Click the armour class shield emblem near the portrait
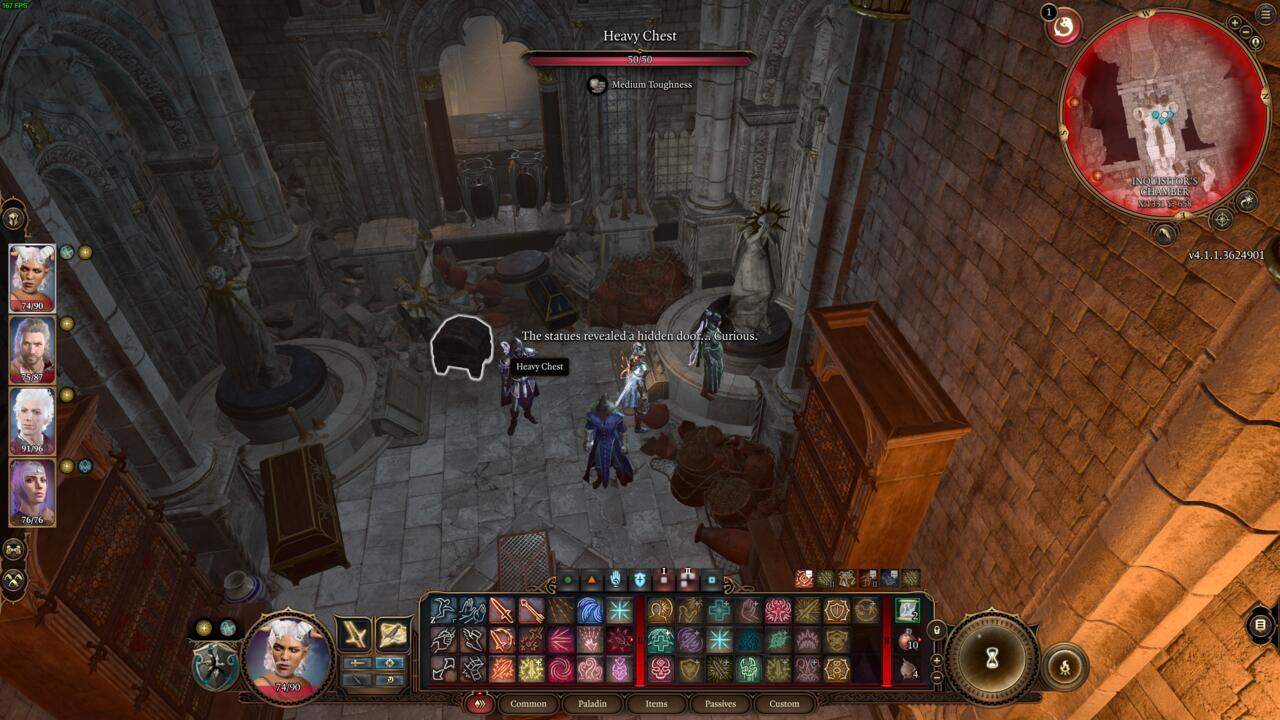This screenshot has height=720, width=1280. point(213,664)
